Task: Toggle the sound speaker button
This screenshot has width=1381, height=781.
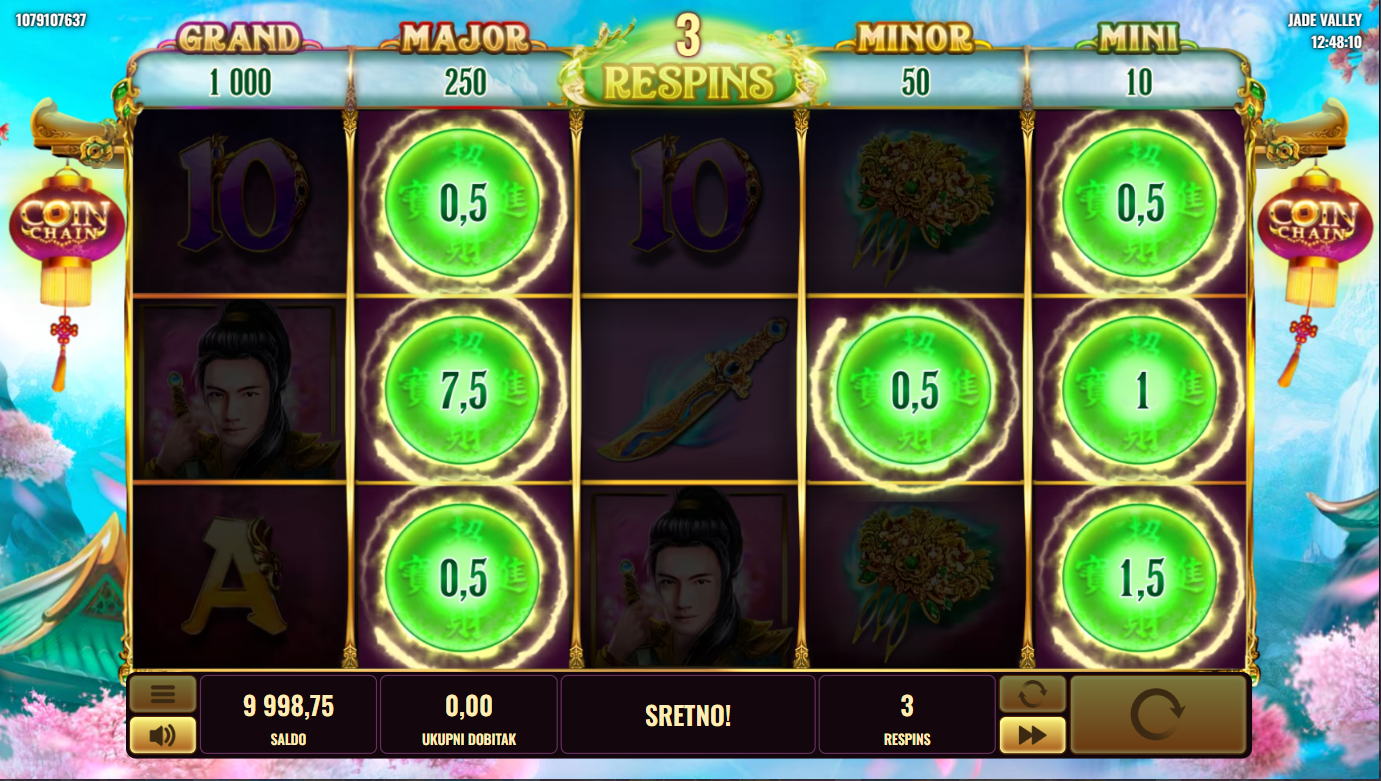Action: (x=163, y=736)
